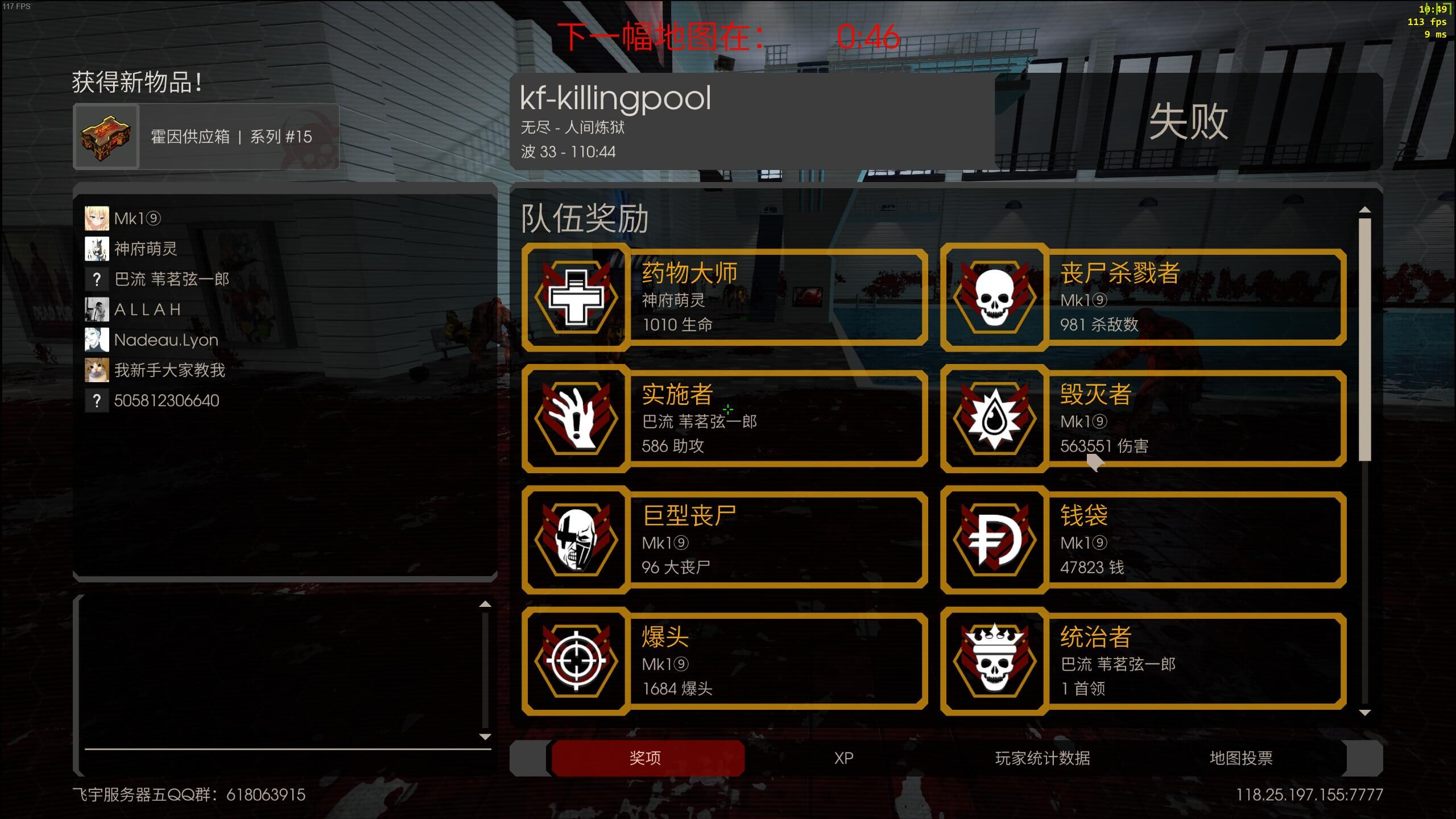Viewport: 1456px width, 819px height.
Task: Click the awards list scroll-down arrow
Action: 1364,712
